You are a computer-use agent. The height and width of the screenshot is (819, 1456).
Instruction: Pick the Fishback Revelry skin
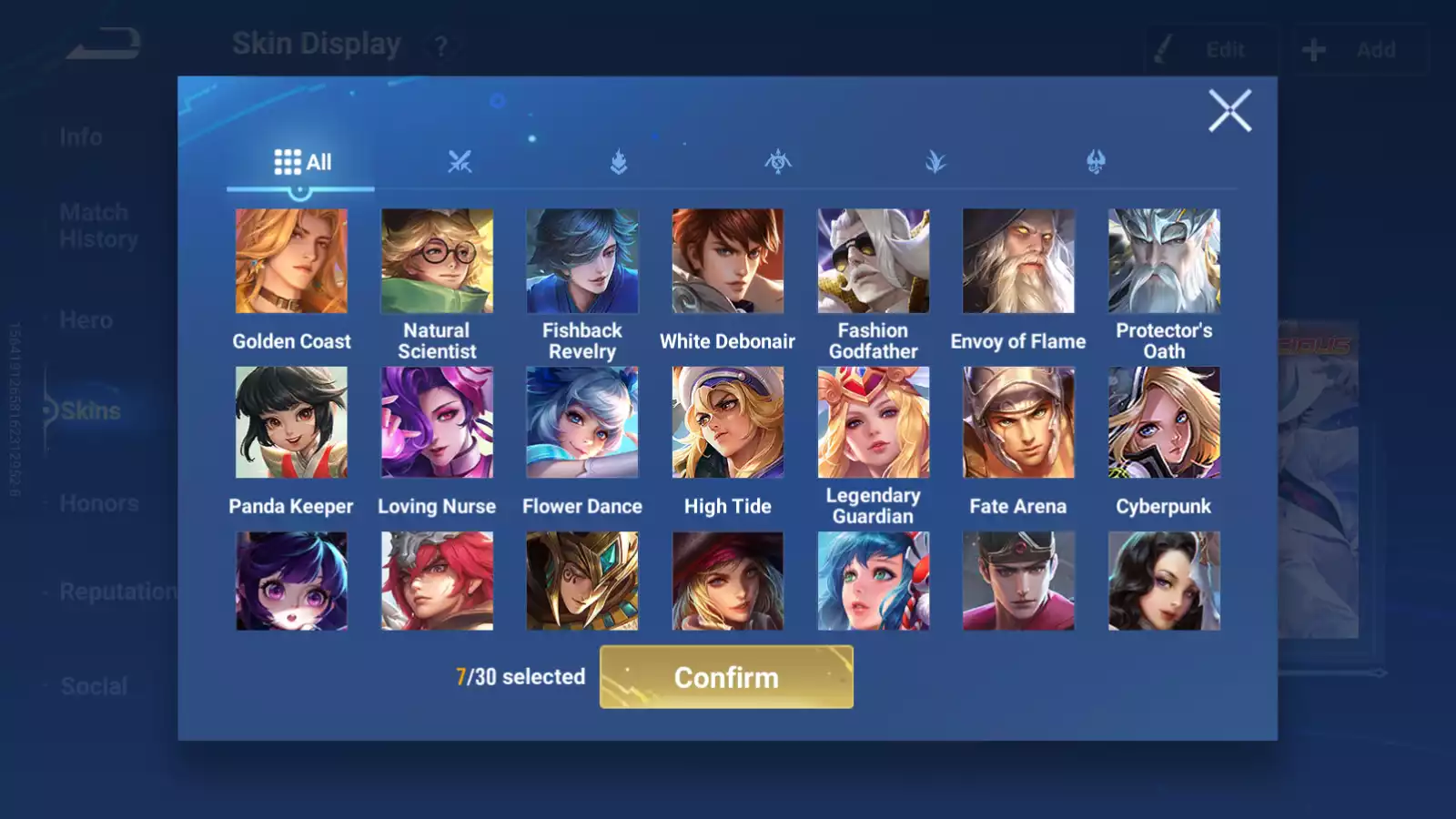click(582, 261)
